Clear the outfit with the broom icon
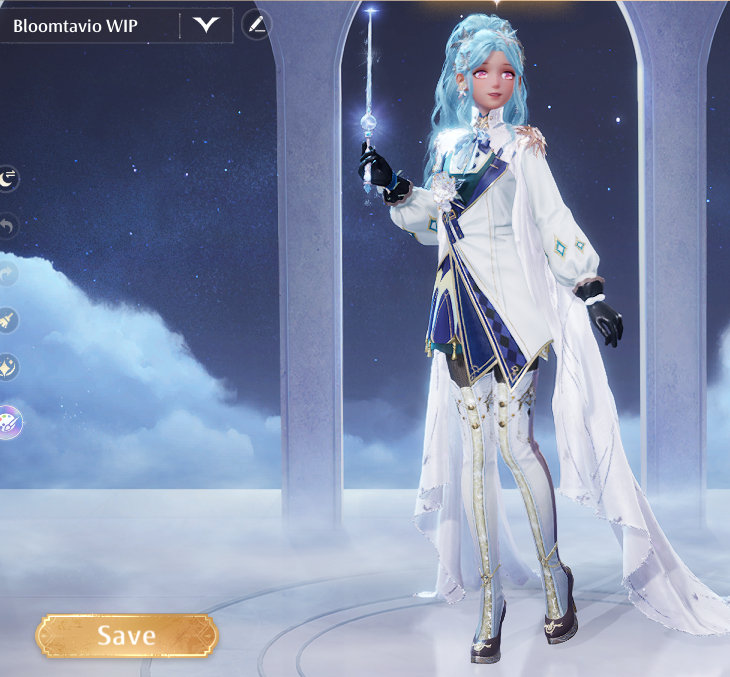 click(8, 320)
